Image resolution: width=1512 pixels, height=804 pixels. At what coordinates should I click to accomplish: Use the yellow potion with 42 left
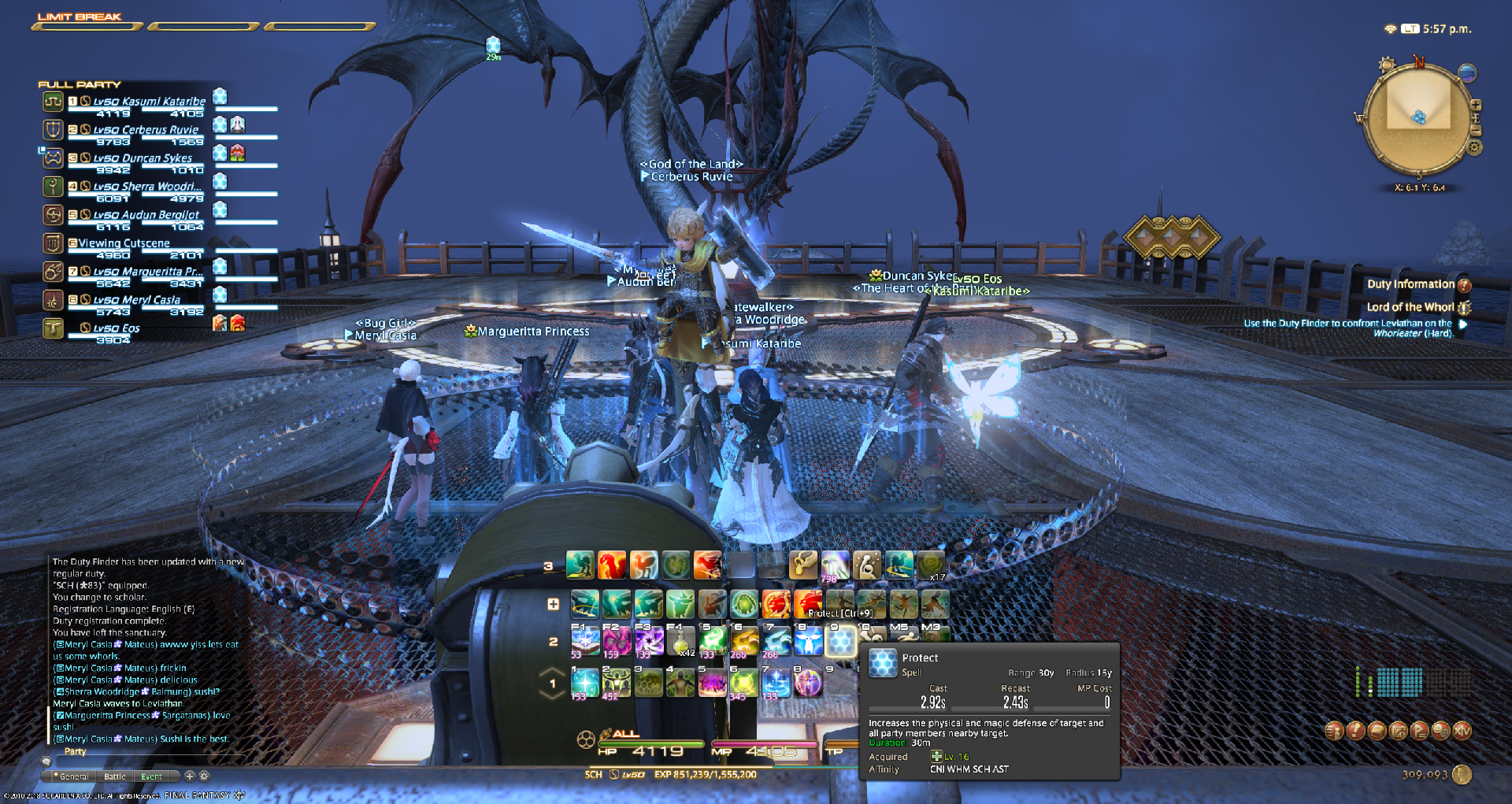(680, 642)
